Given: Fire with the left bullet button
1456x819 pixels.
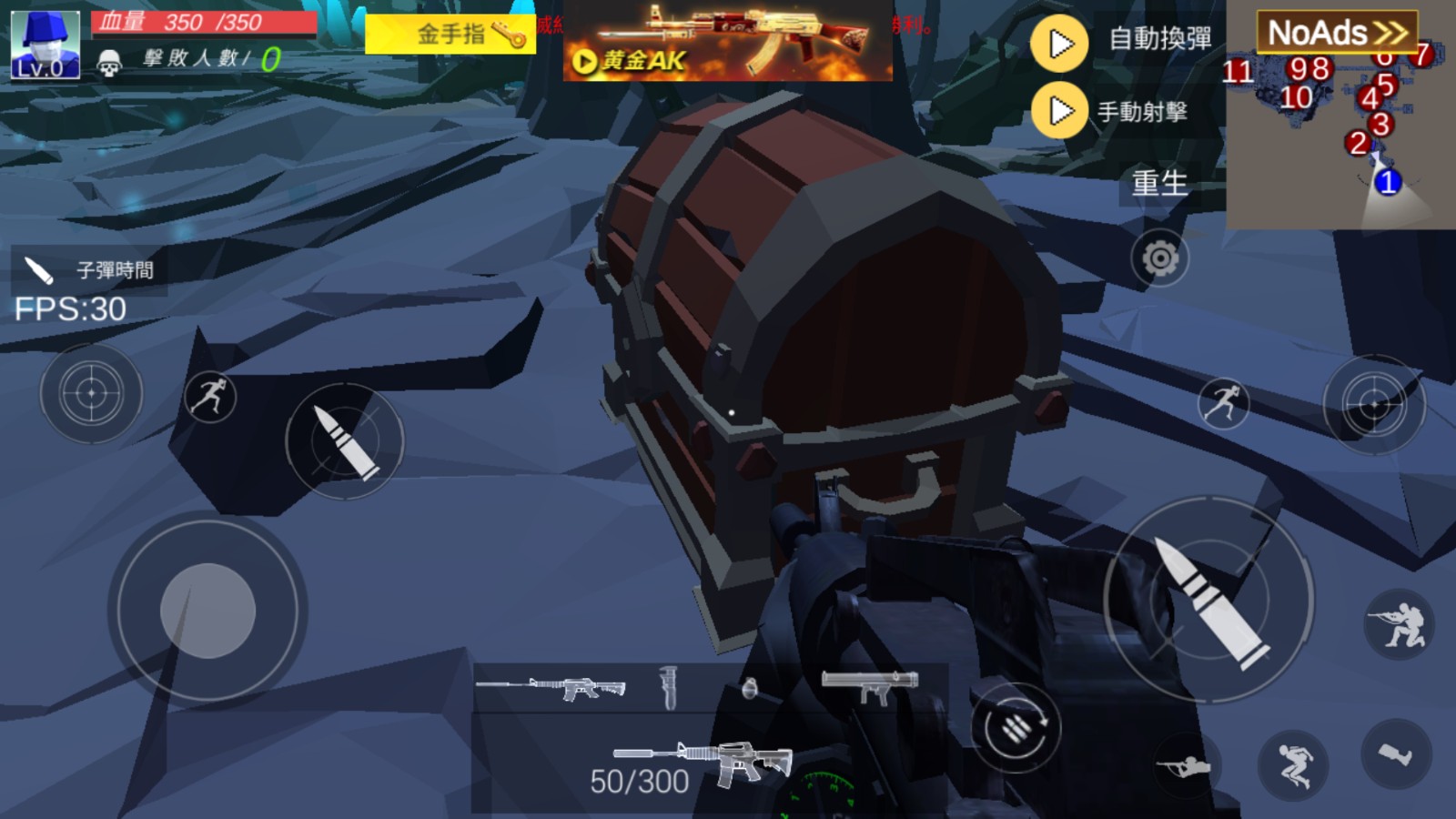Looking at the screenshot, I should (344, 441).
